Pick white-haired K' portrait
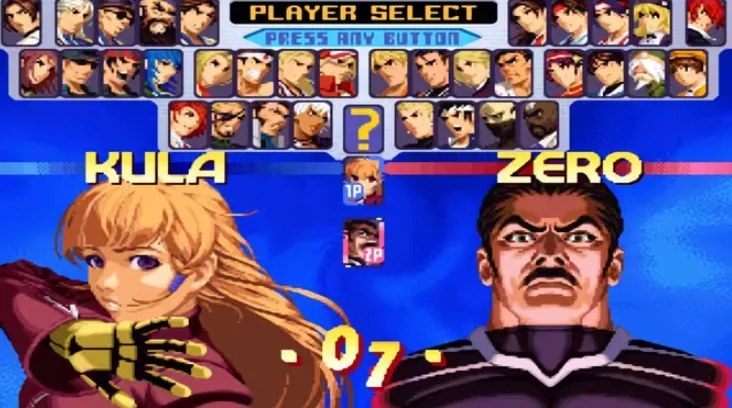732x408 pixels. pos(312,124)
